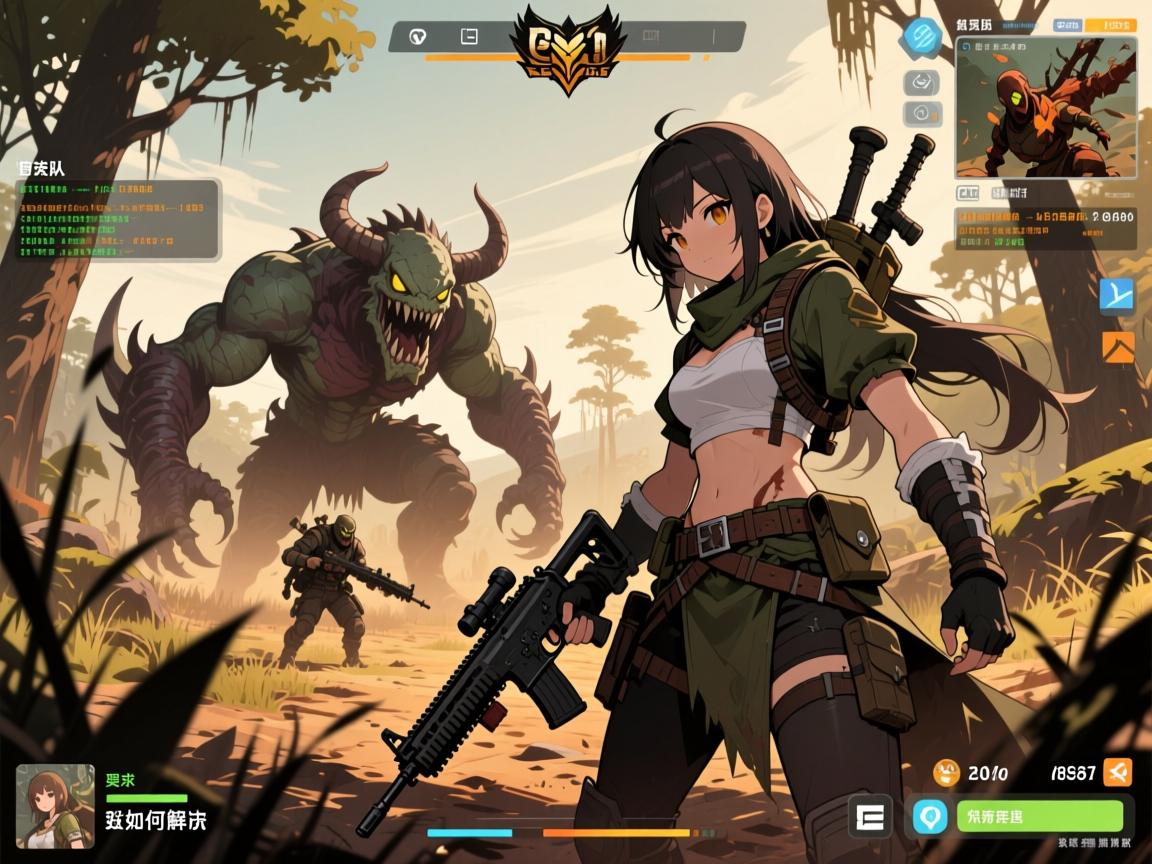Screen dimensions: 1152x864
Task: Click the green action button at bottom right
Action: [x=1039, y=814]
